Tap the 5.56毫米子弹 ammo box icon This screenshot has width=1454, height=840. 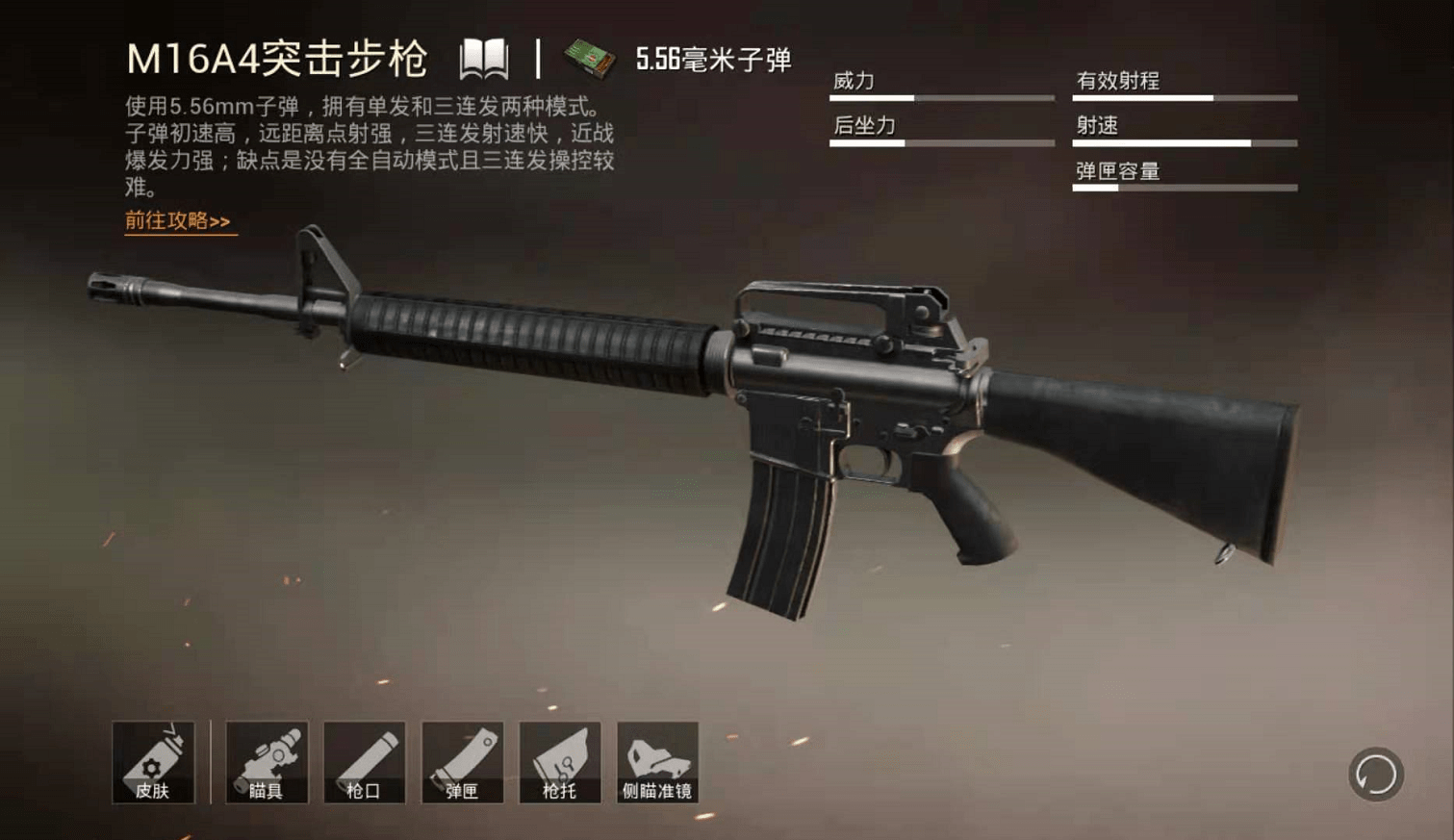589,60
